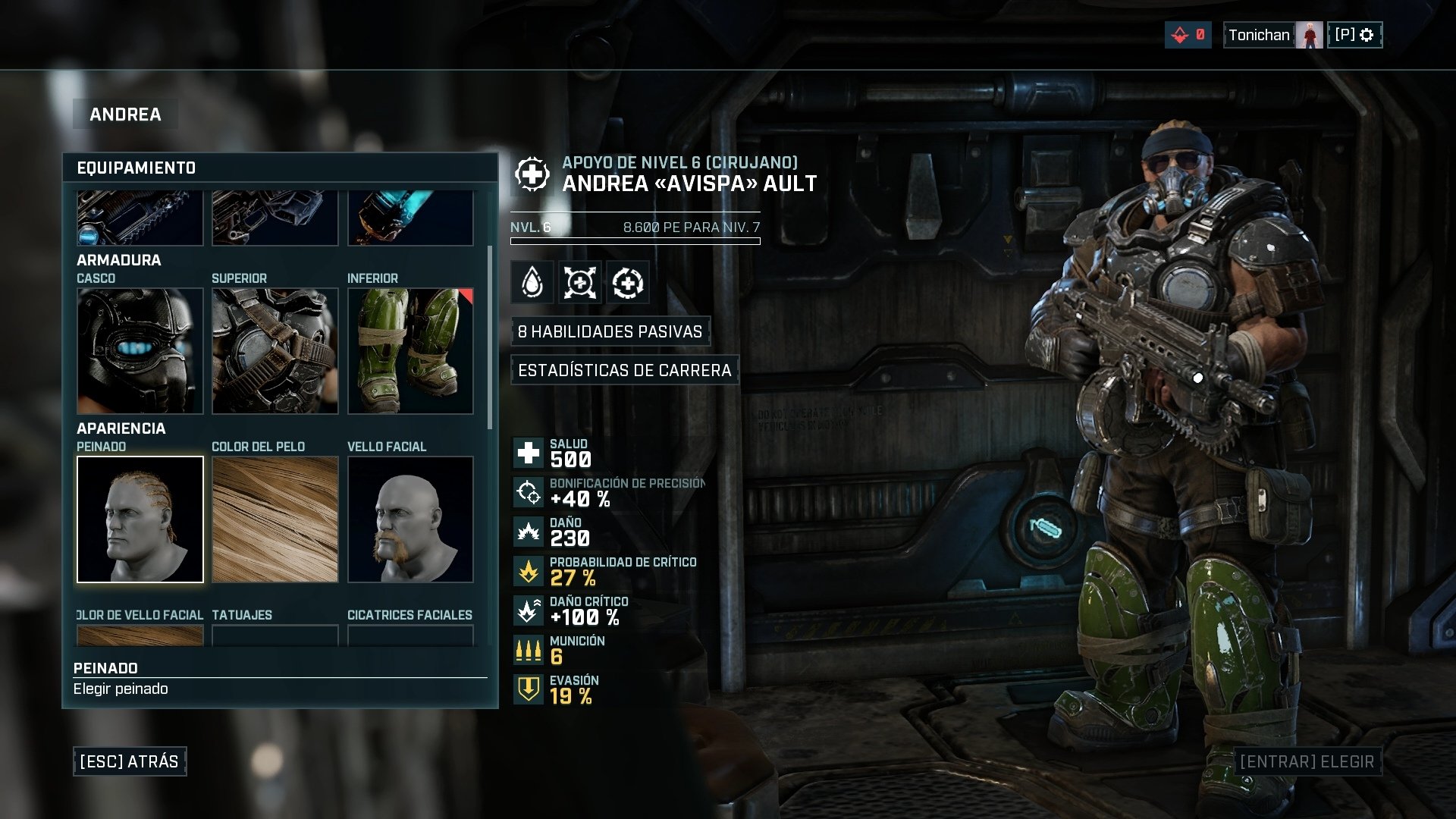Change the Color del Pelo swatch
Image resolution: width=1456 pixels, height=819 pixels.
(275, 519)
